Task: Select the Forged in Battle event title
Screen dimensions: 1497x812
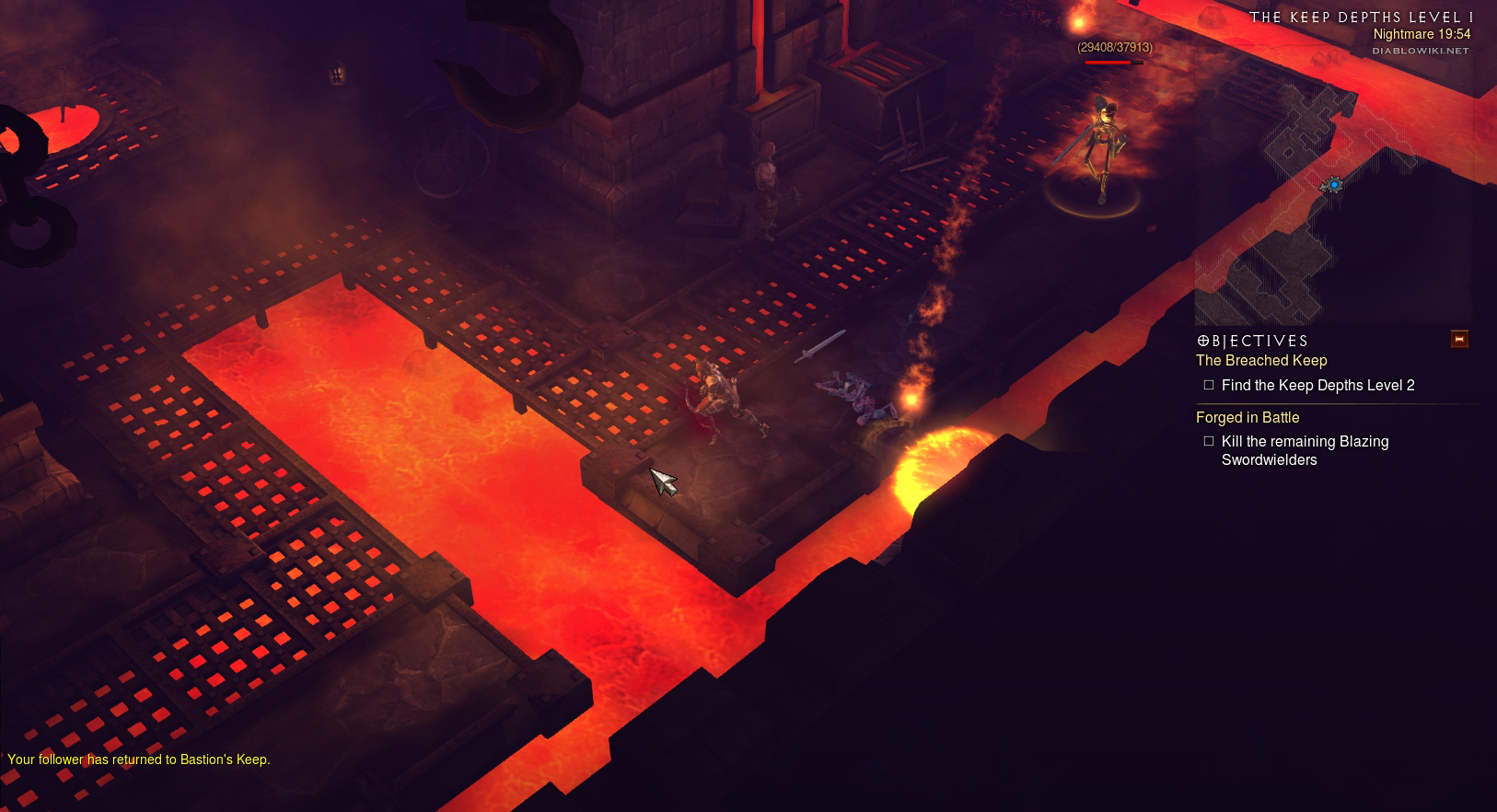Action: pos(1247,418)
